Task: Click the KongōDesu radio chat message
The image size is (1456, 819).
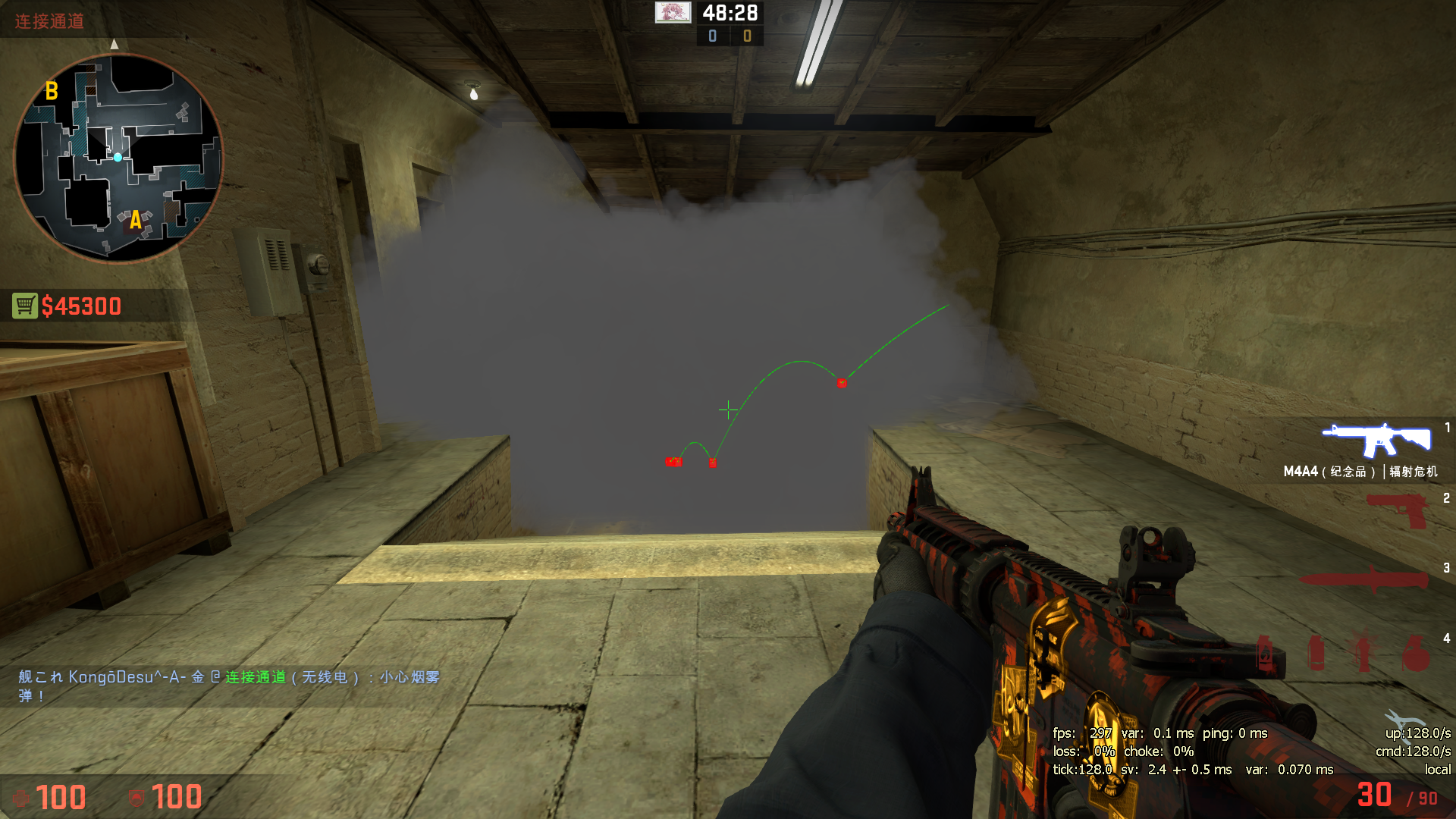Action: point(229,686)
